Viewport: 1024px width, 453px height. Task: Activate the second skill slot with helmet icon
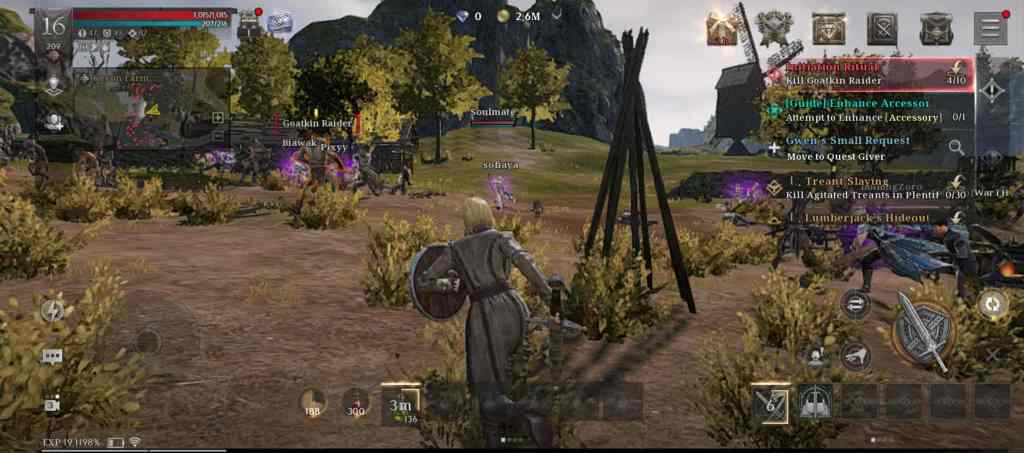coord(815,401)
